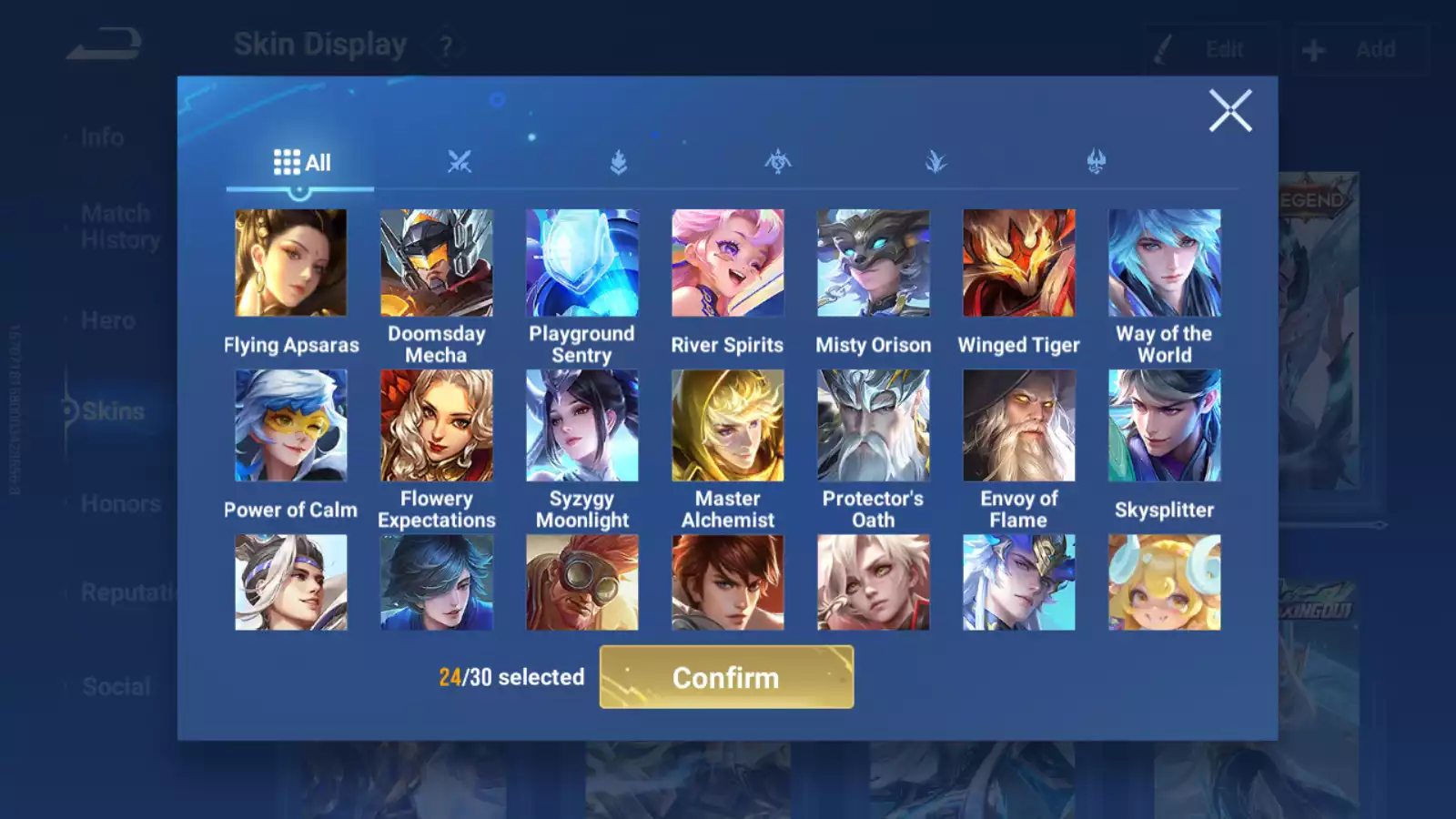
Task: Select the Envoy of Flame skin
Action: pos(1019,425)
